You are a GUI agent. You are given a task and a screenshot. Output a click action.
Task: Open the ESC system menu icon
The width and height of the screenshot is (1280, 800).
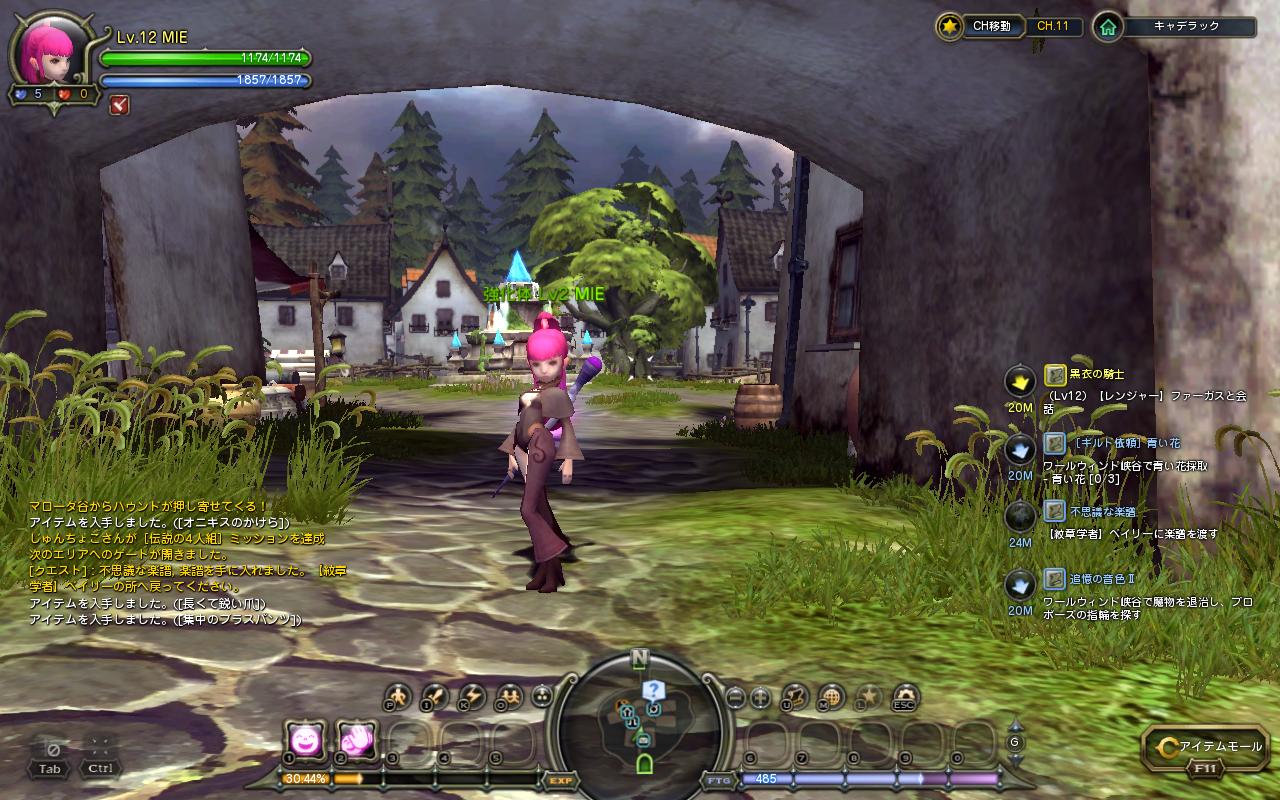[x=906, y=697]
